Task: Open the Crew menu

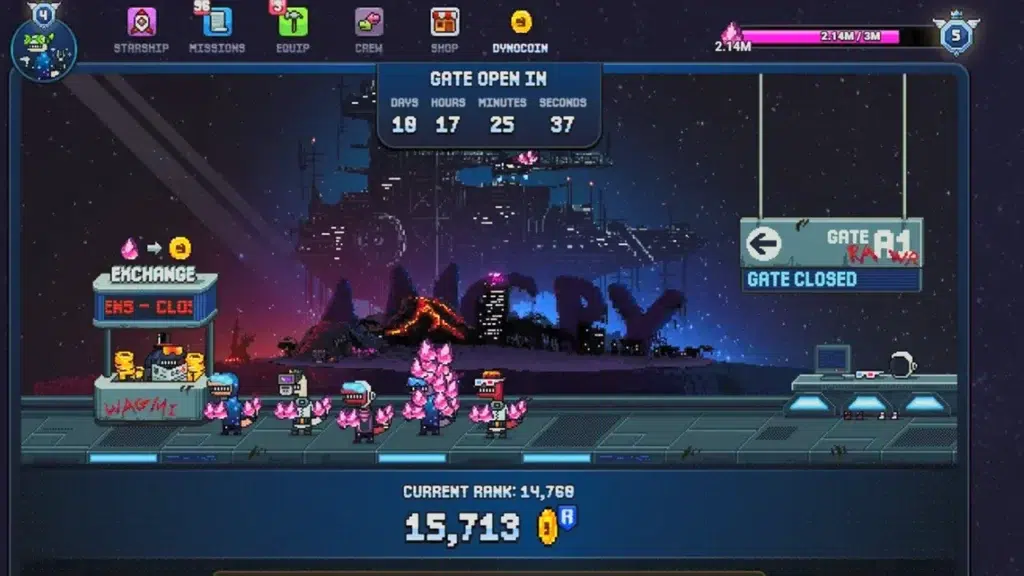Action: pyautogui.click(x=368, y=29)
